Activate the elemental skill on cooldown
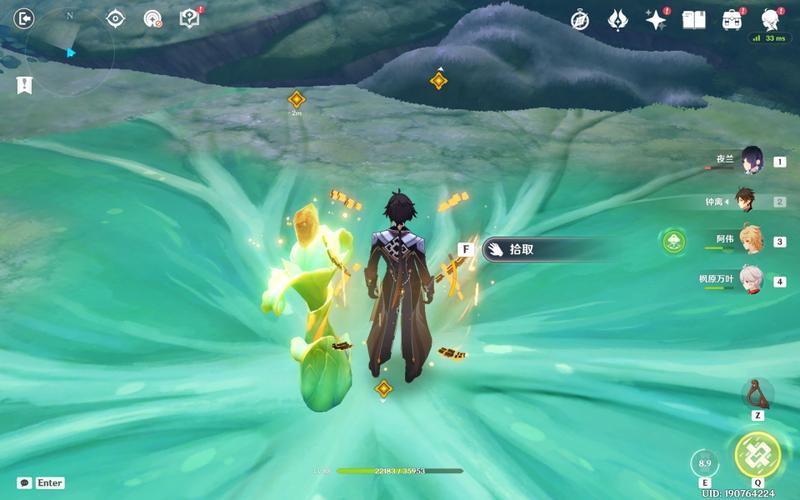The width and height of the screenshot is (800, 500). [x=705, y=464]
